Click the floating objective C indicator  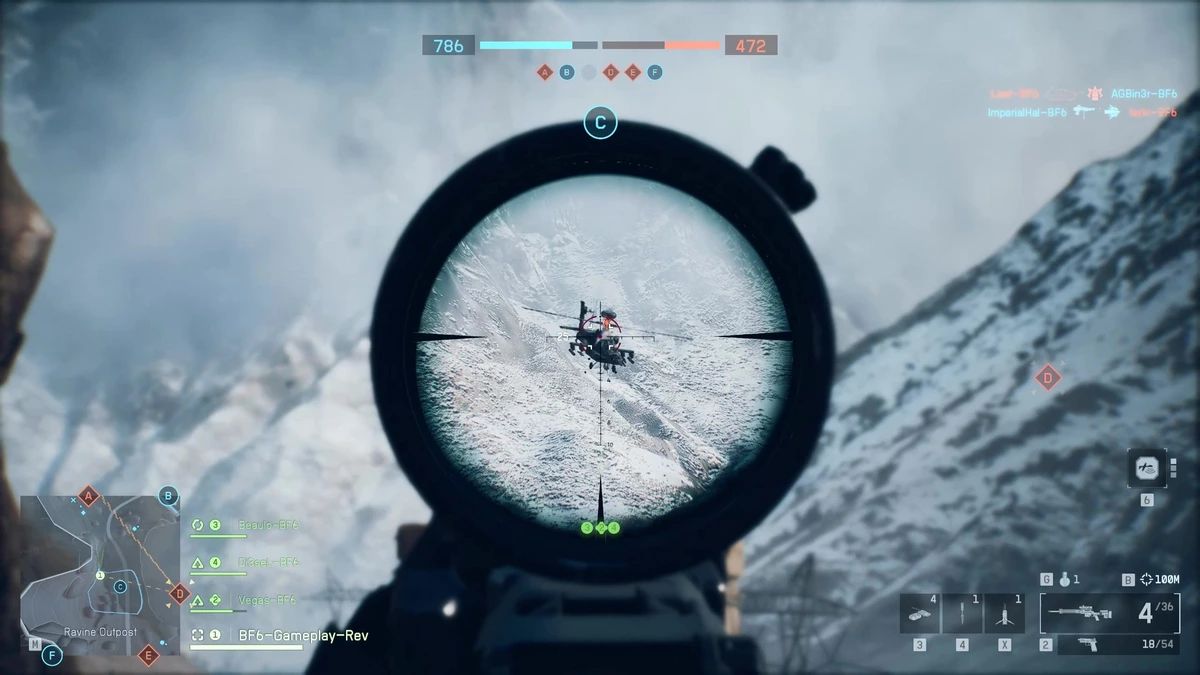click(600, 123)
